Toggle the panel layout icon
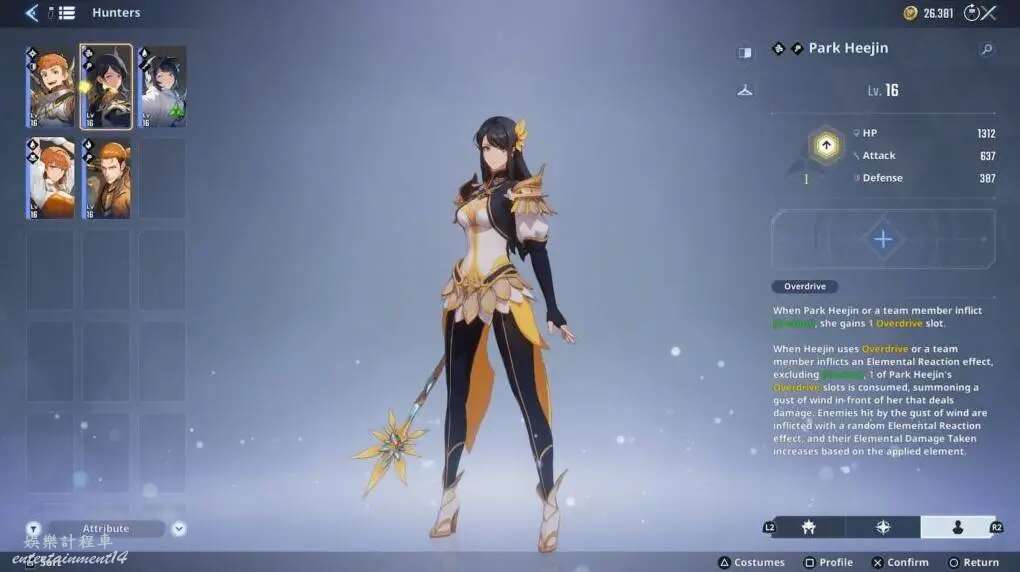 (x=745, y=52)
